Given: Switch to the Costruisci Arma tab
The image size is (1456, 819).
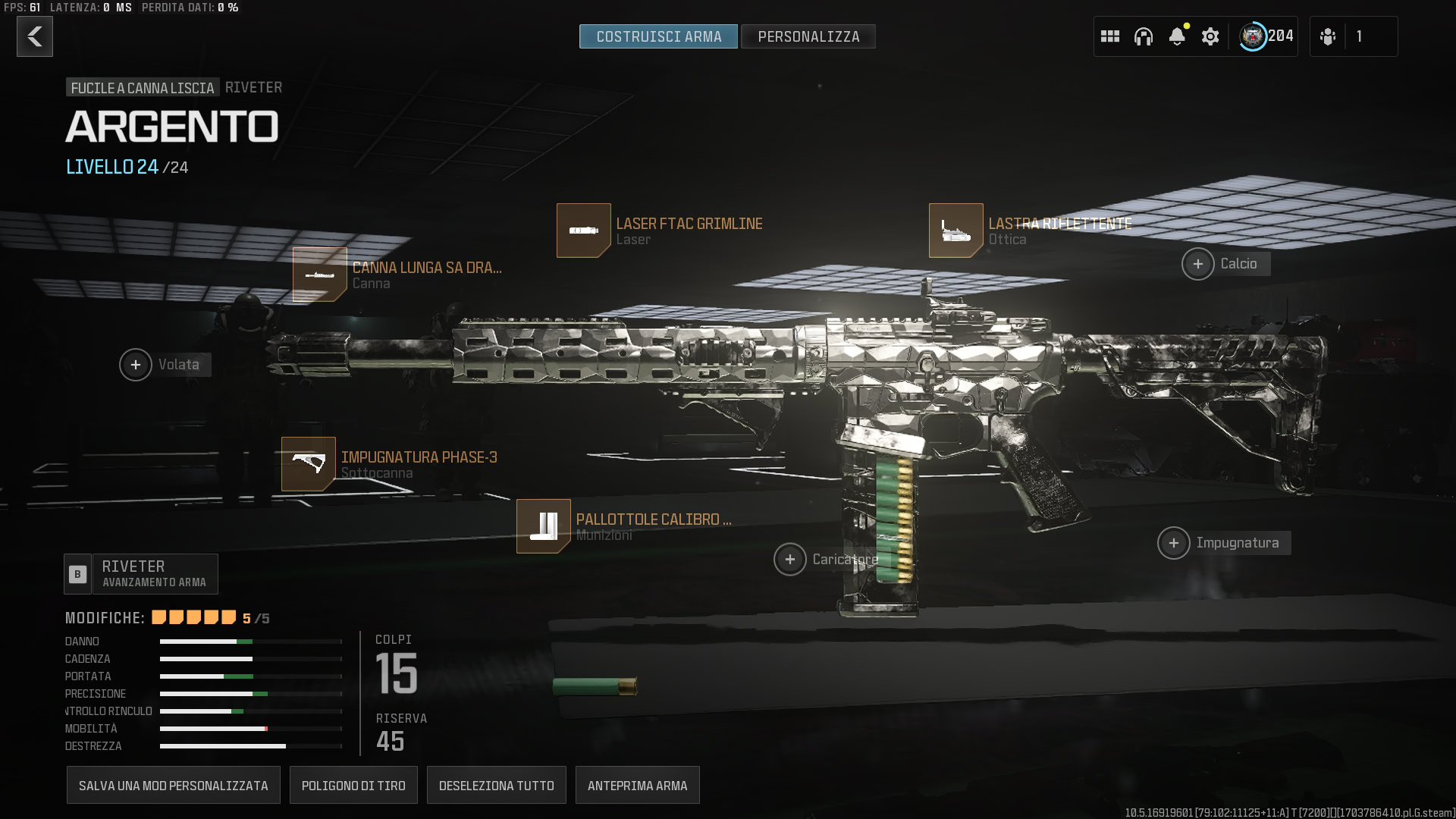Looking at the screenshot, I should [x=658, y=36].
